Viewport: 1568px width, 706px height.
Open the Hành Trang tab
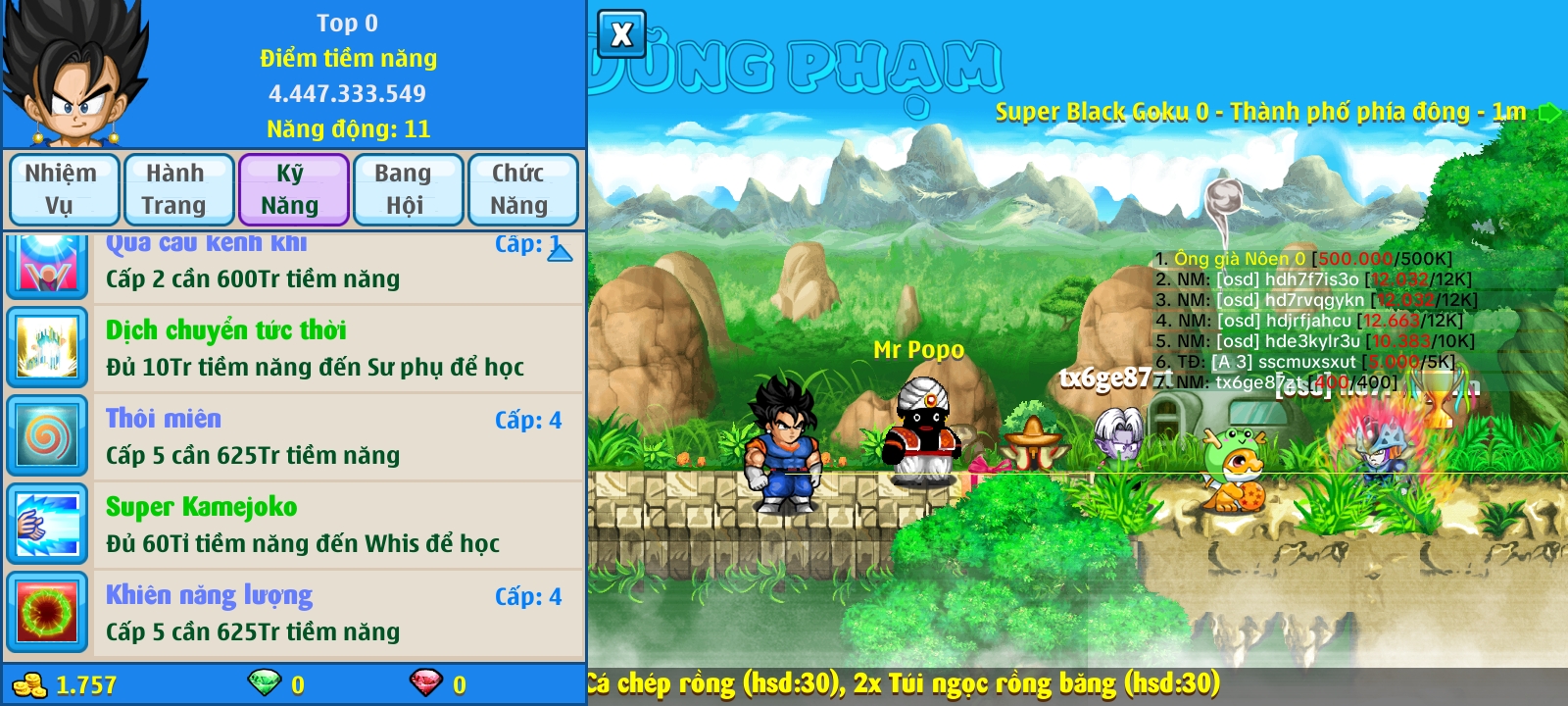pos(176,189)
